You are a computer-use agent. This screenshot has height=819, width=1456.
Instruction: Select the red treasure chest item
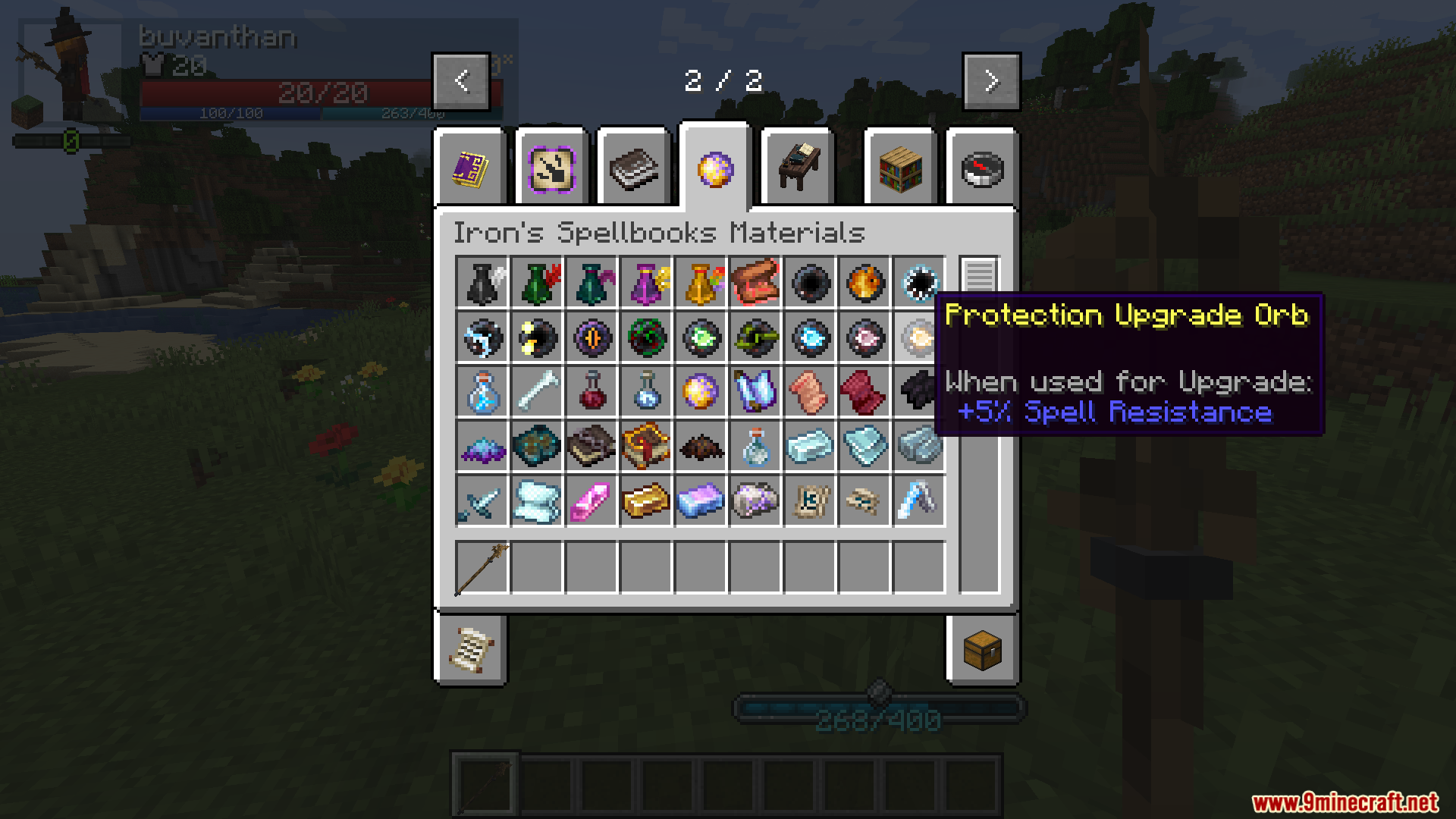tap(755, 284)
